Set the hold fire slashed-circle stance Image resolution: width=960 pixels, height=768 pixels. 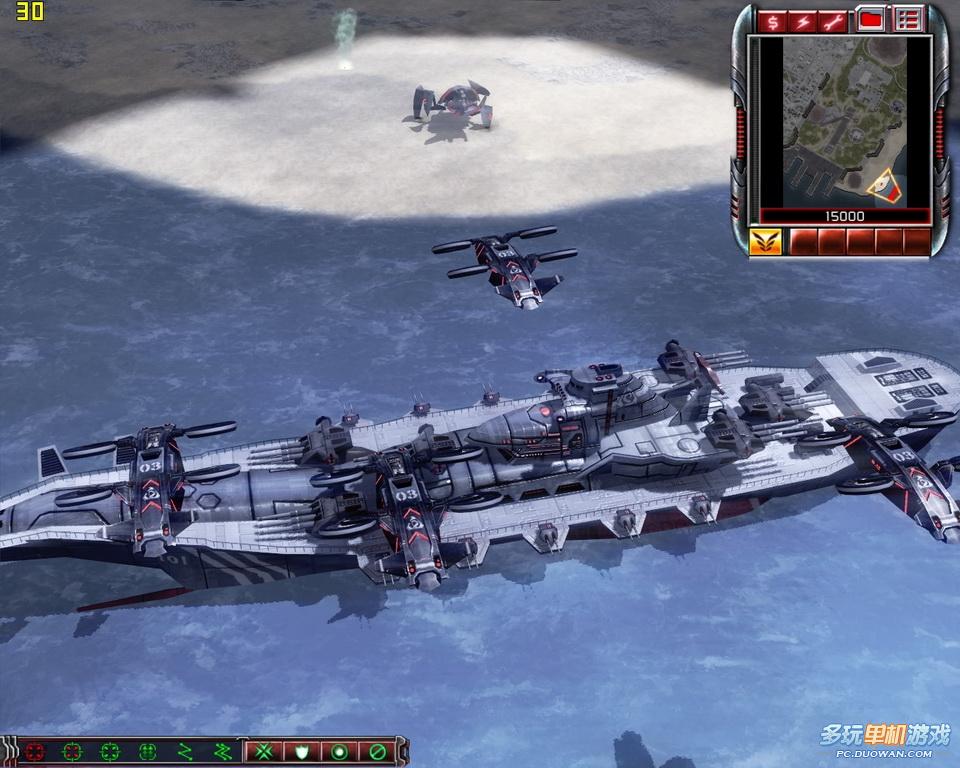[x=377, y=751]
